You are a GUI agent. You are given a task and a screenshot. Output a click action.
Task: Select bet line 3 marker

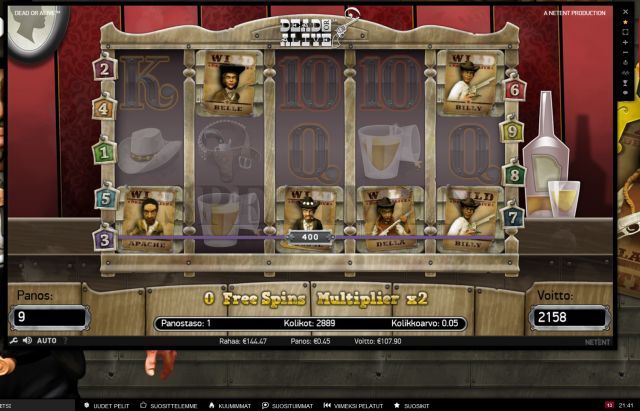[x=104, y=239]
